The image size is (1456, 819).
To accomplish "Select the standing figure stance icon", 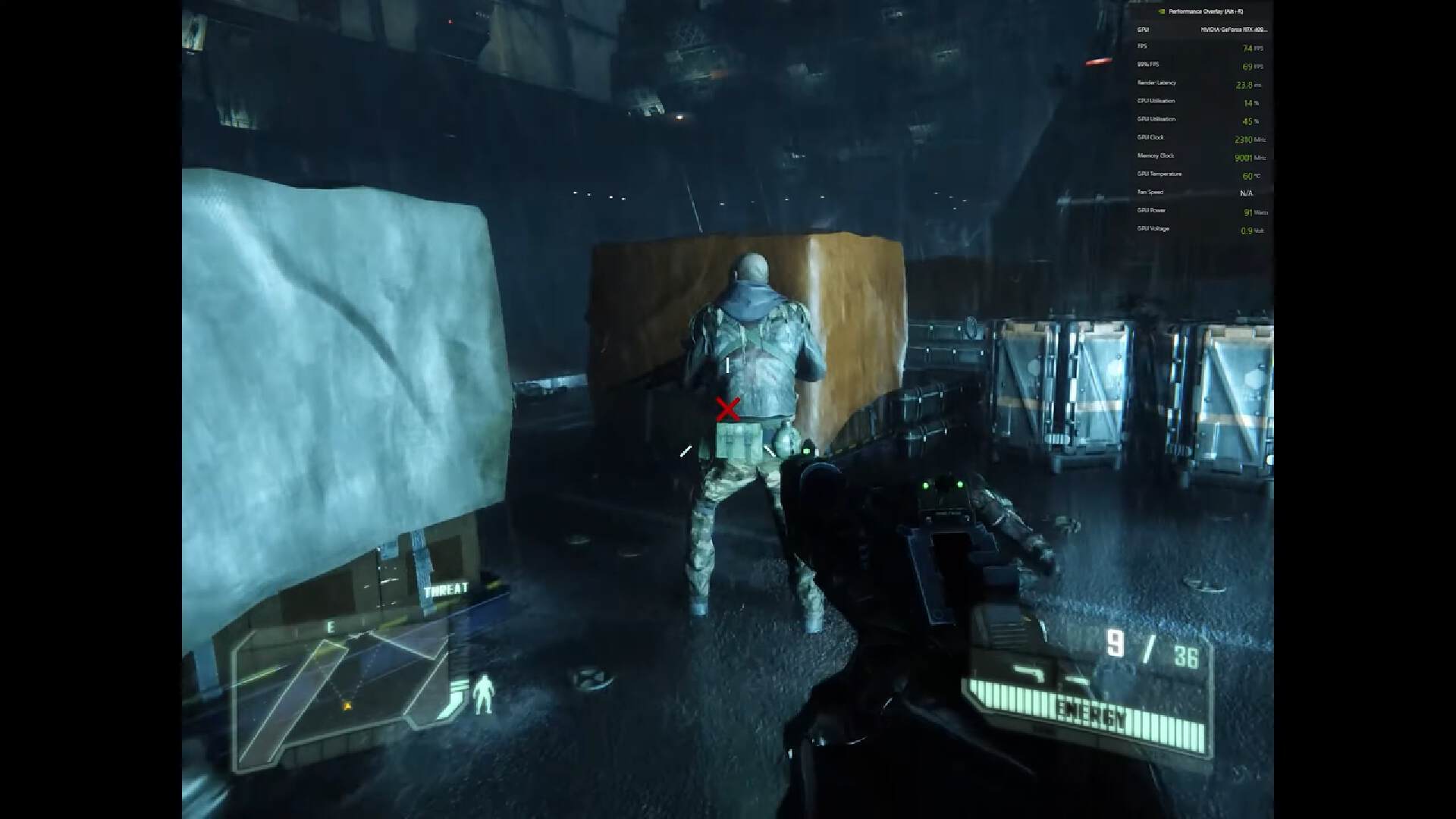I will pos(482,695).
